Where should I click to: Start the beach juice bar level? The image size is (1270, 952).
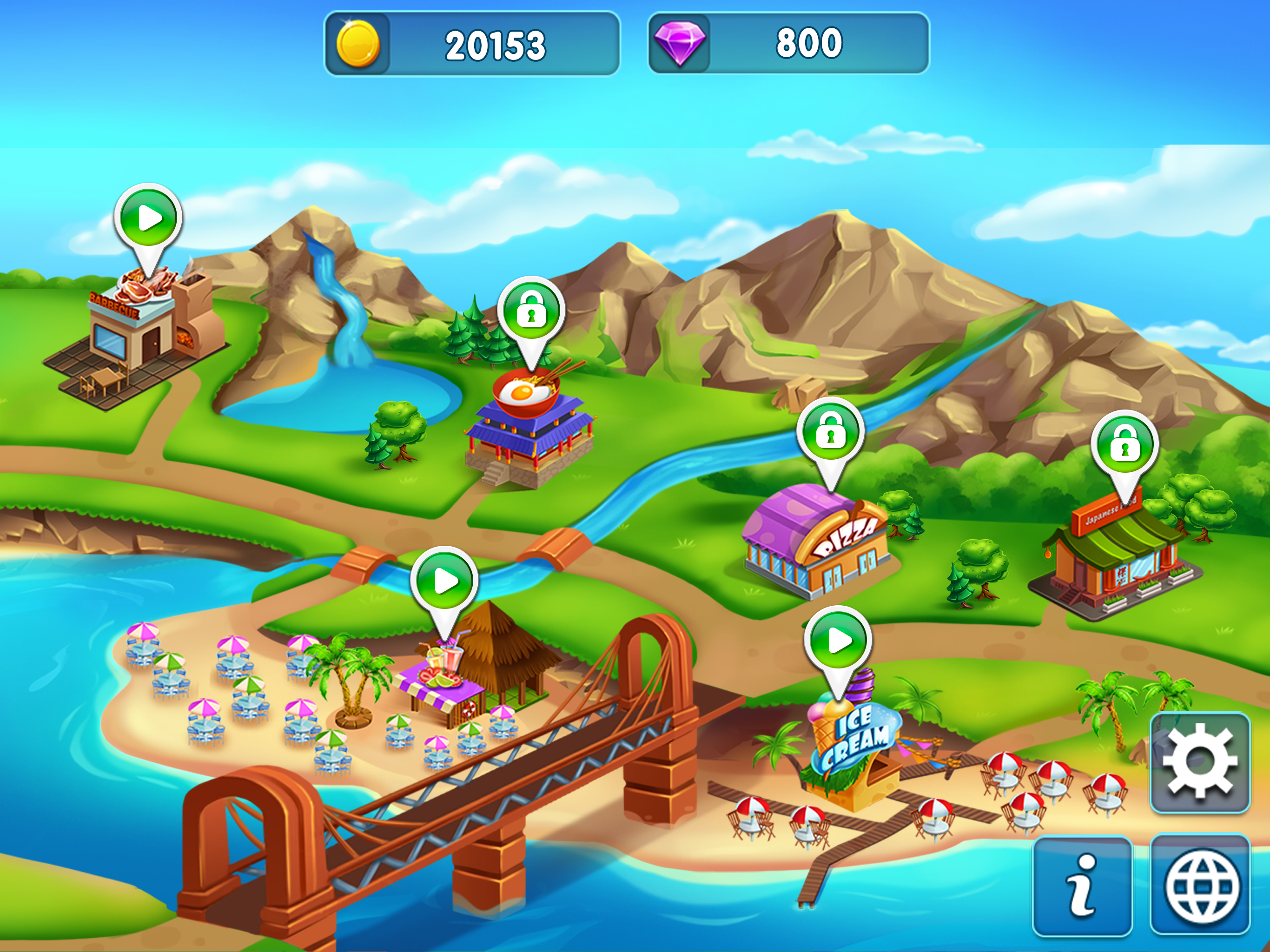(445, 581)
